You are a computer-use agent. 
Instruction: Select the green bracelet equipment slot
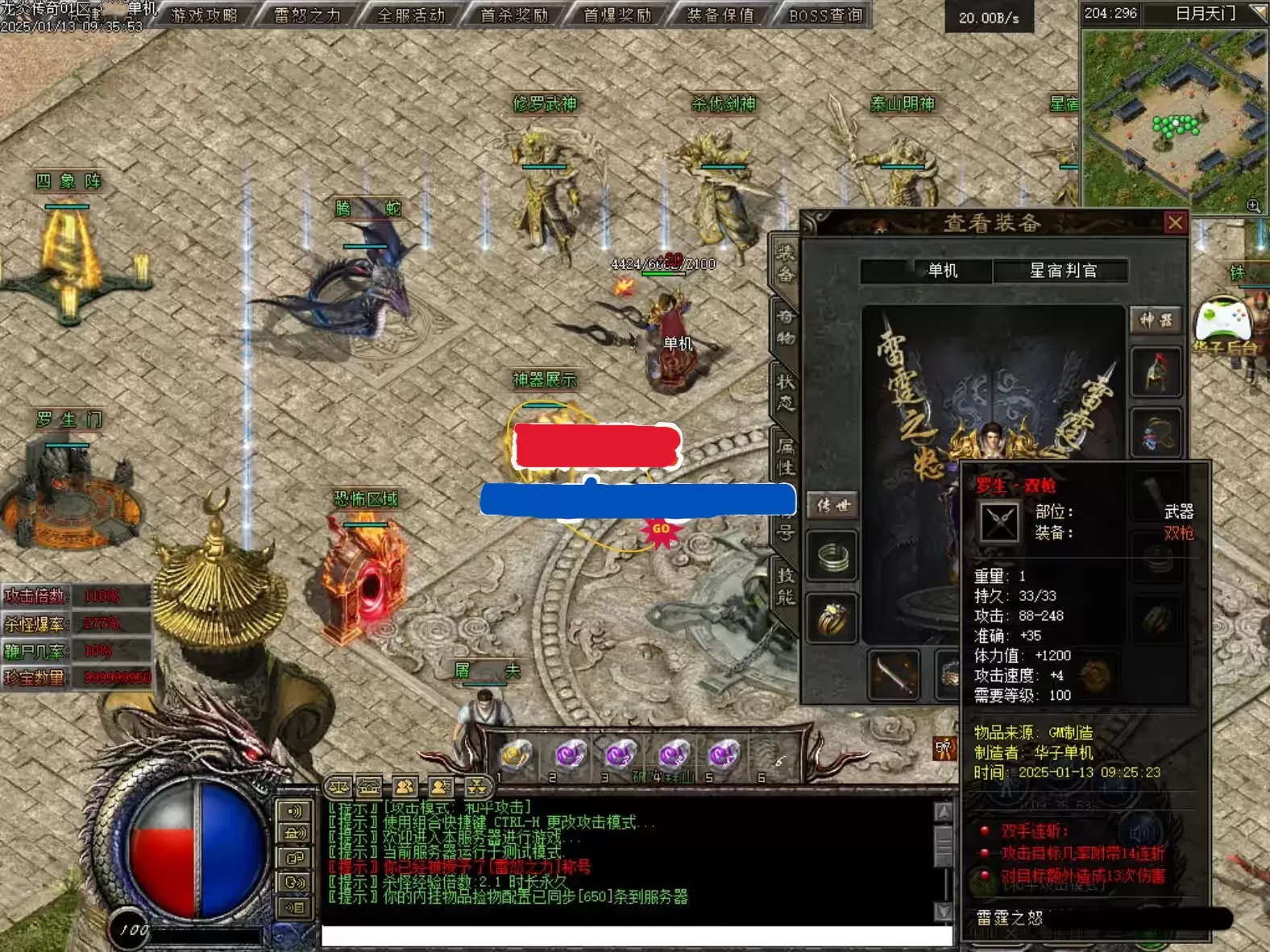pos(832,557)
